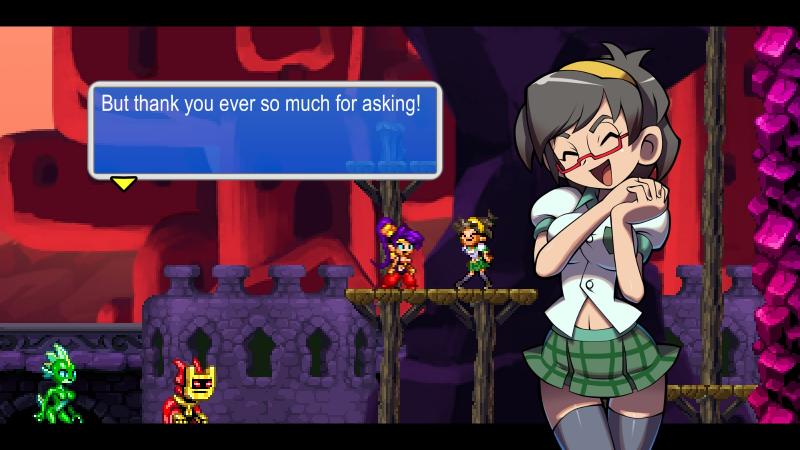
Task: Advance the "thank you" dialogue box
Action: click(x=265, y=130)
